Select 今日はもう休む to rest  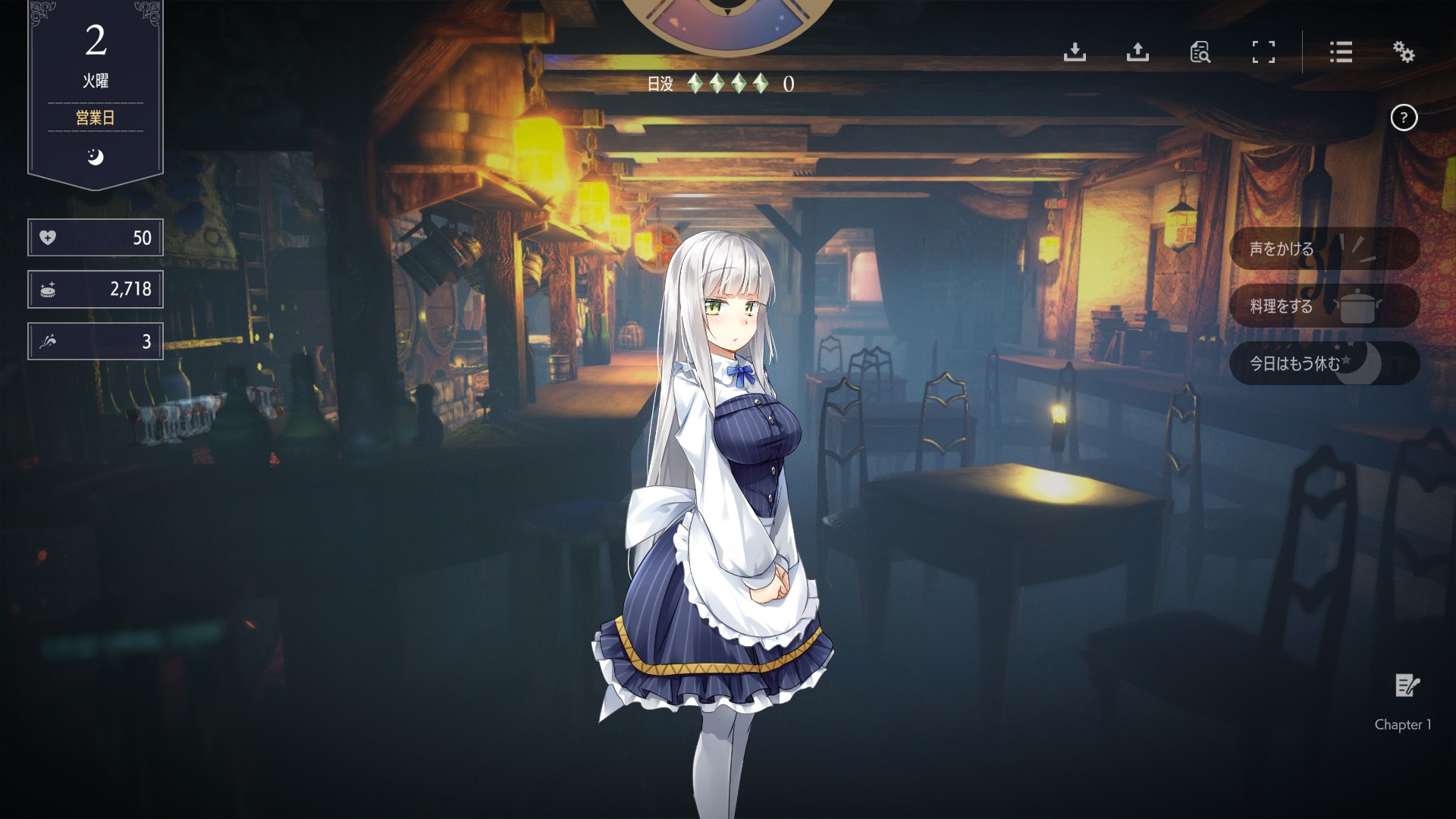click(x=1323, y=363)
